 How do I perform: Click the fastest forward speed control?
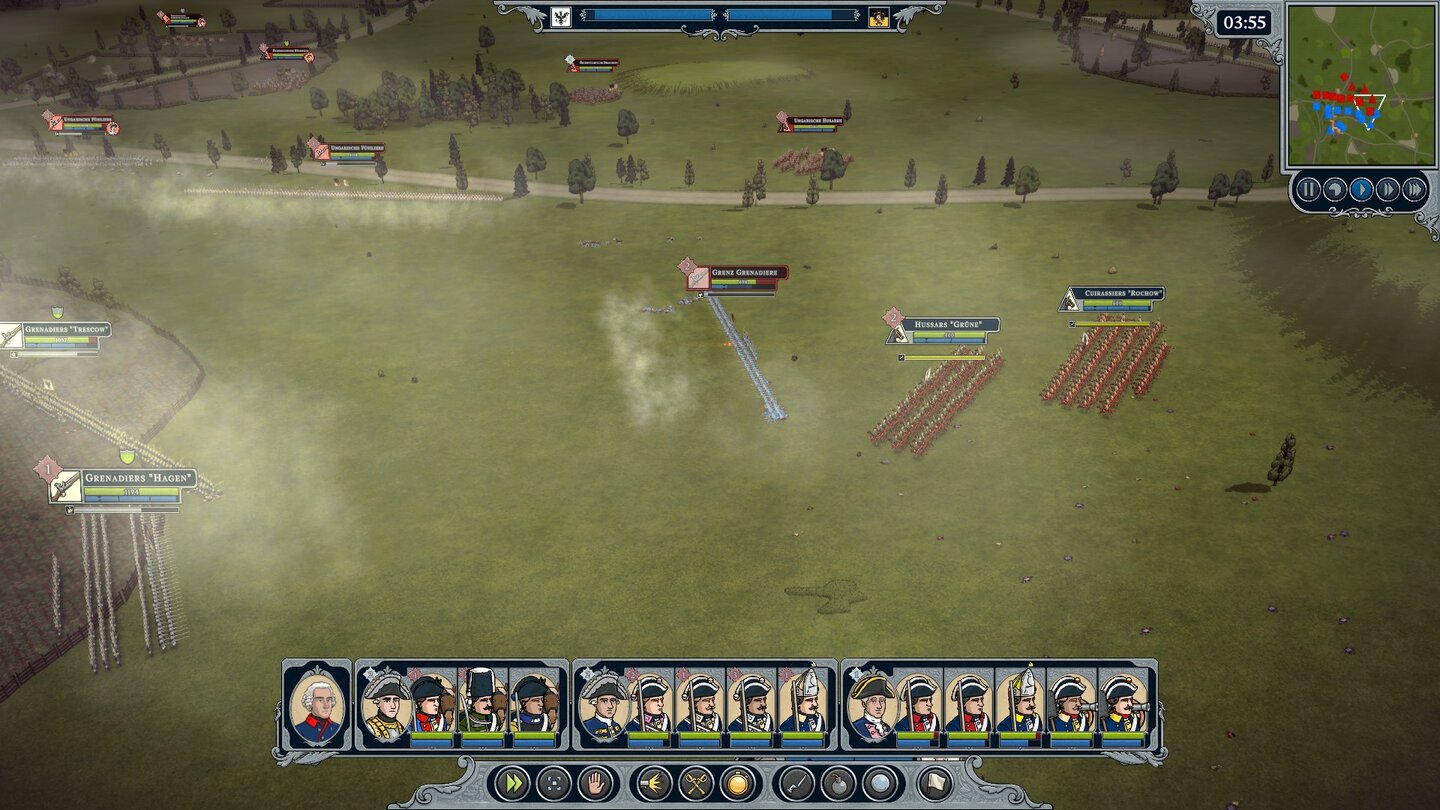(x=1413, y=187)
